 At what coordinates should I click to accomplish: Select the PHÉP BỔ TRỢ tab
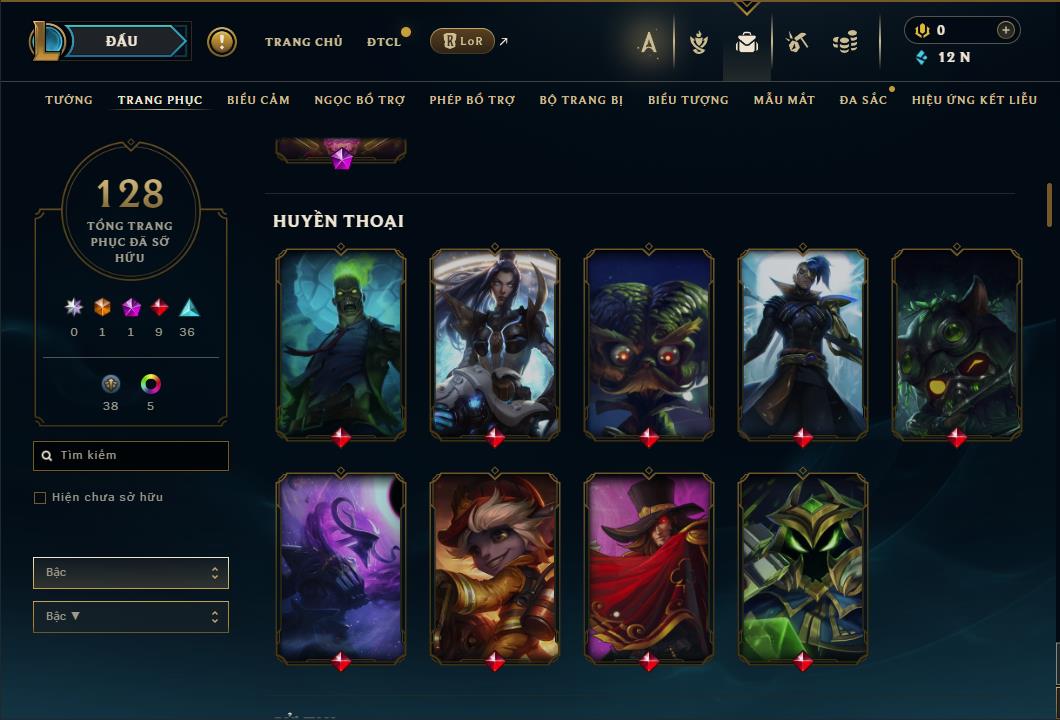(472, 100)
